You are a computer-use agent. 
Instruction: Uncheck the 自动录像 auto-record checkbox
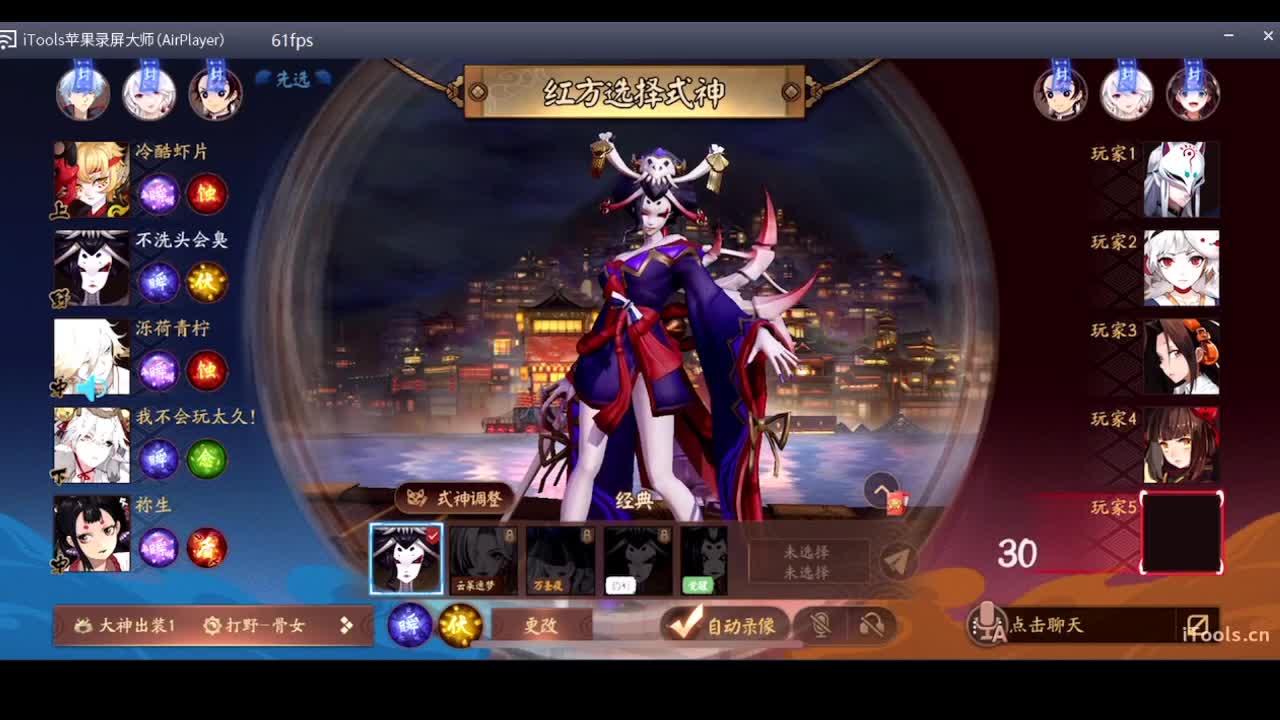coord(683,625)
